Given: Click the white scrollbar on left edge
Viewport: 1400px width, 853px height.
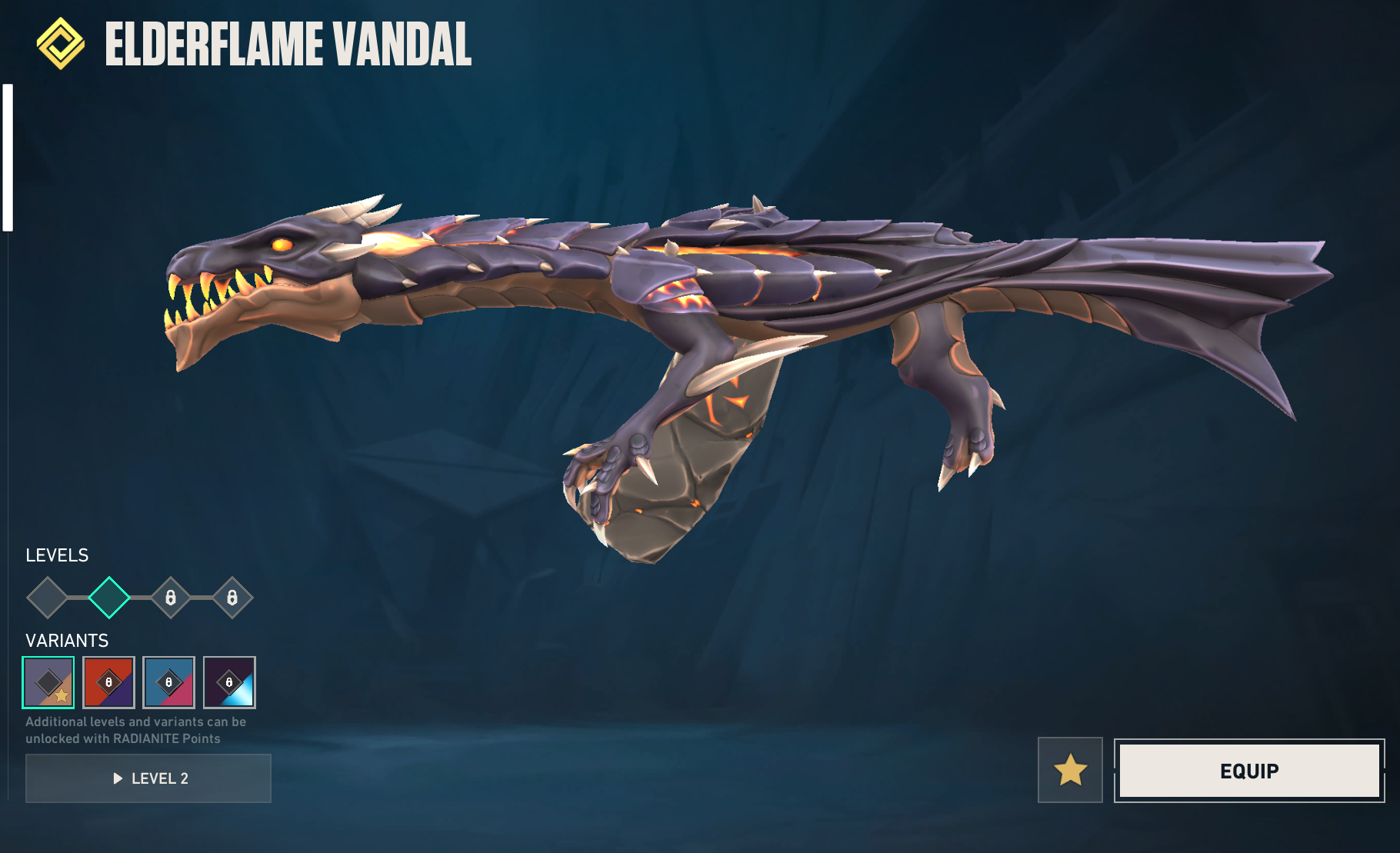Looking at the screenshot, I should point(8,158).
